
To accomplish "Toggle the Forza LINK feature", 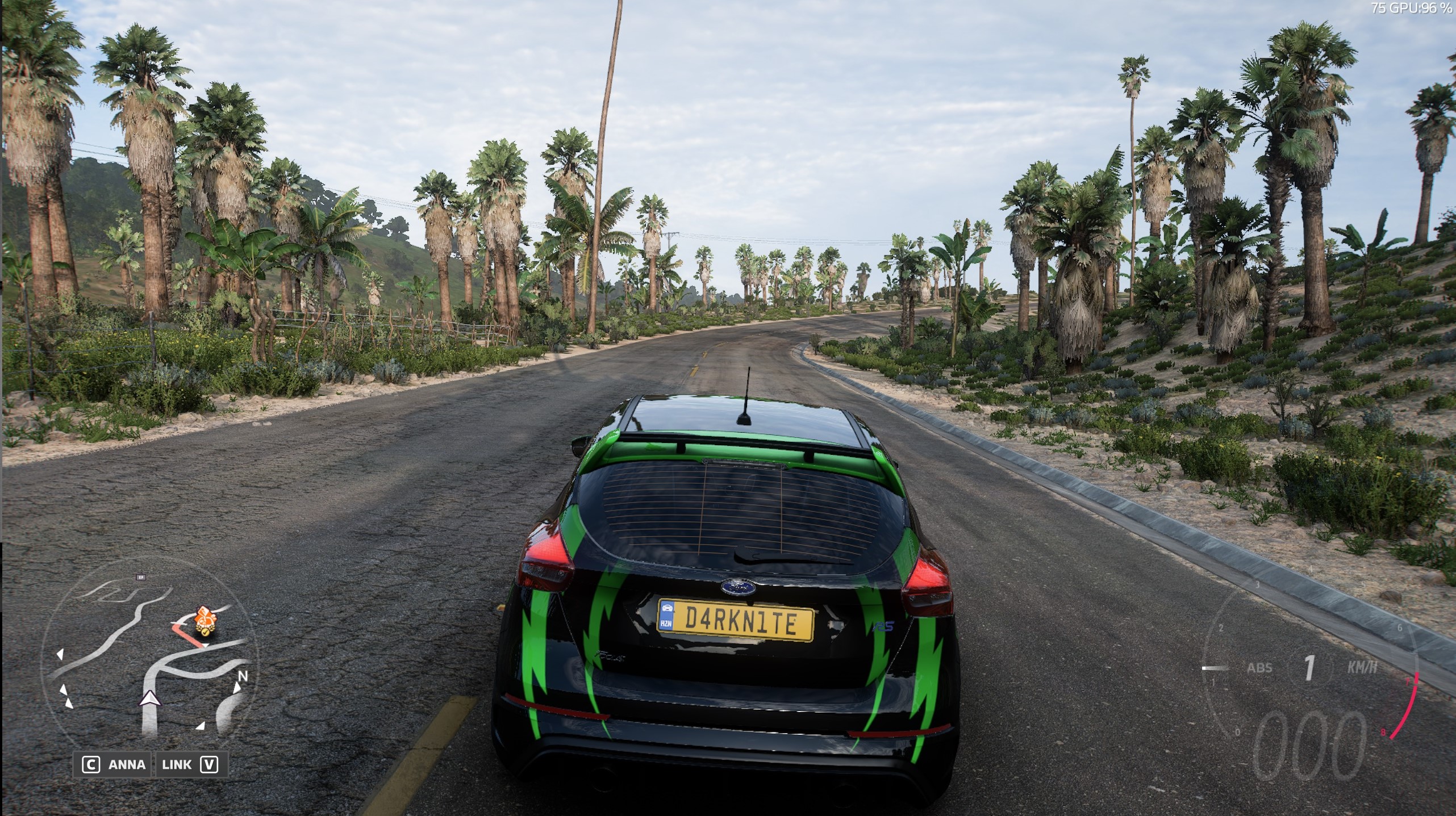I will pos(177,765).
